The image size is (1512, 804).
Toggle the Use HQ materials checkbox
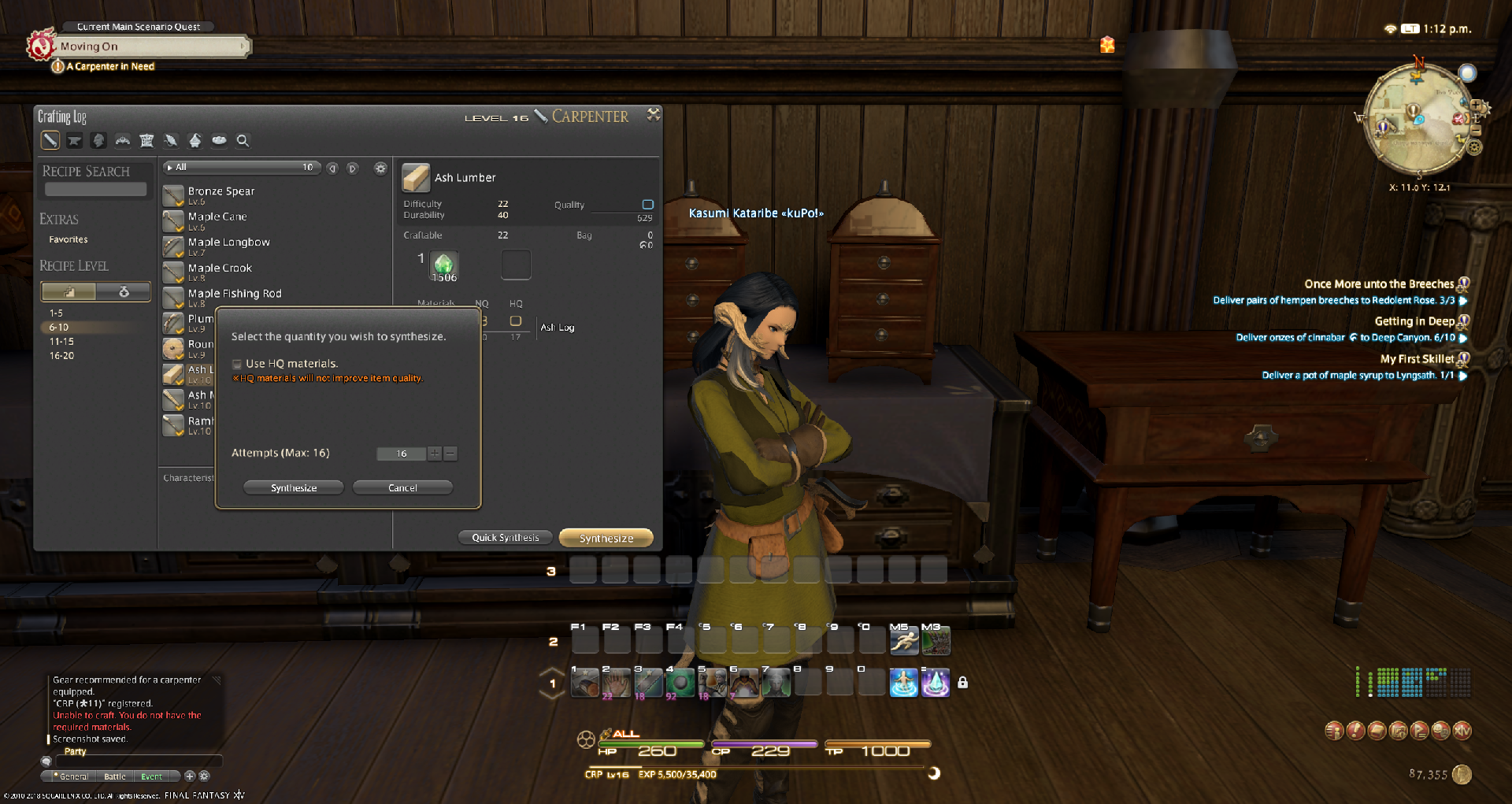pyautogui.click(x=237, y=364)
